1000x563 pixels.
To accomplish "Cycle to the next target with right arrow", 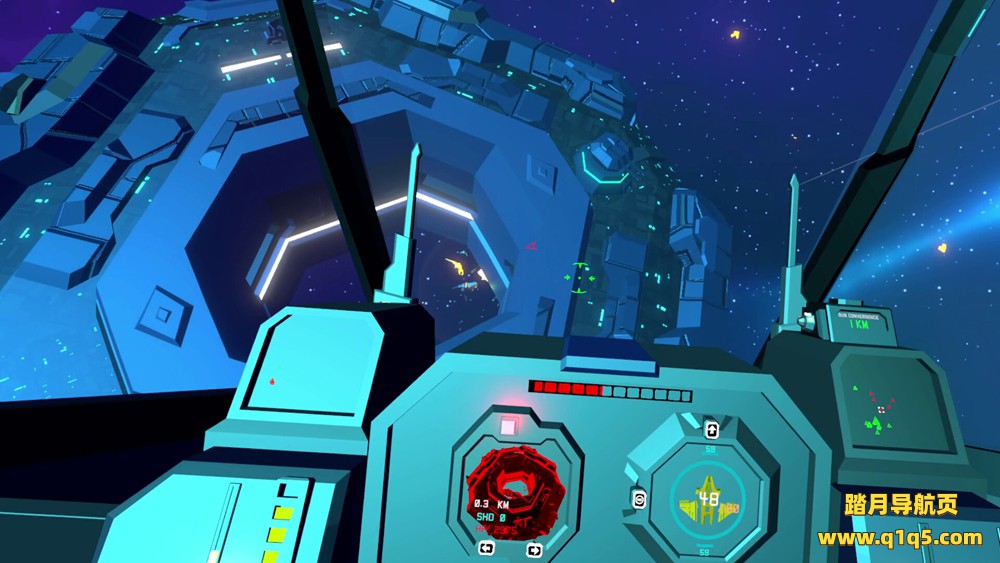I will pyautogui.click(x=533, y=549).
